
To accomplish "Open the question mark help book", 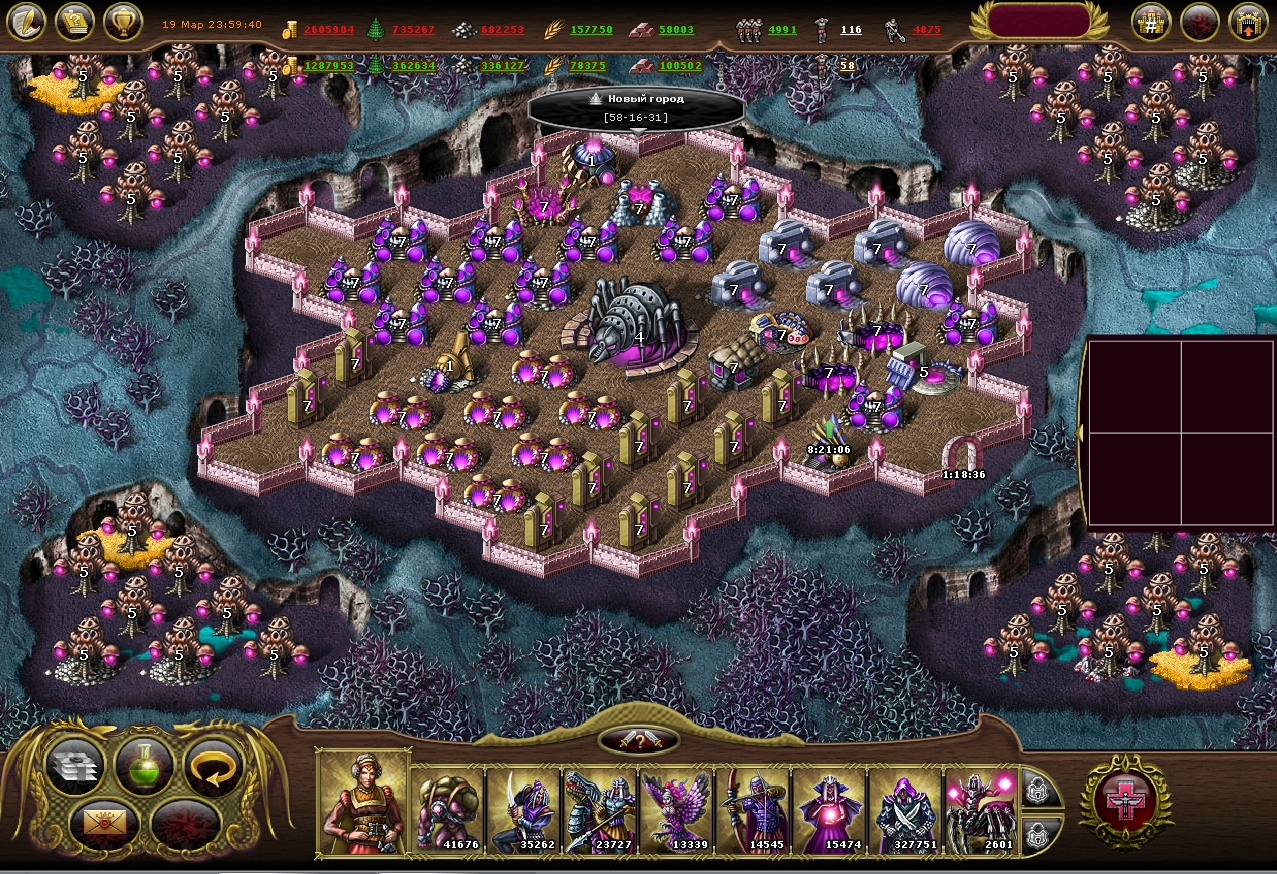I will click(74, 21).
